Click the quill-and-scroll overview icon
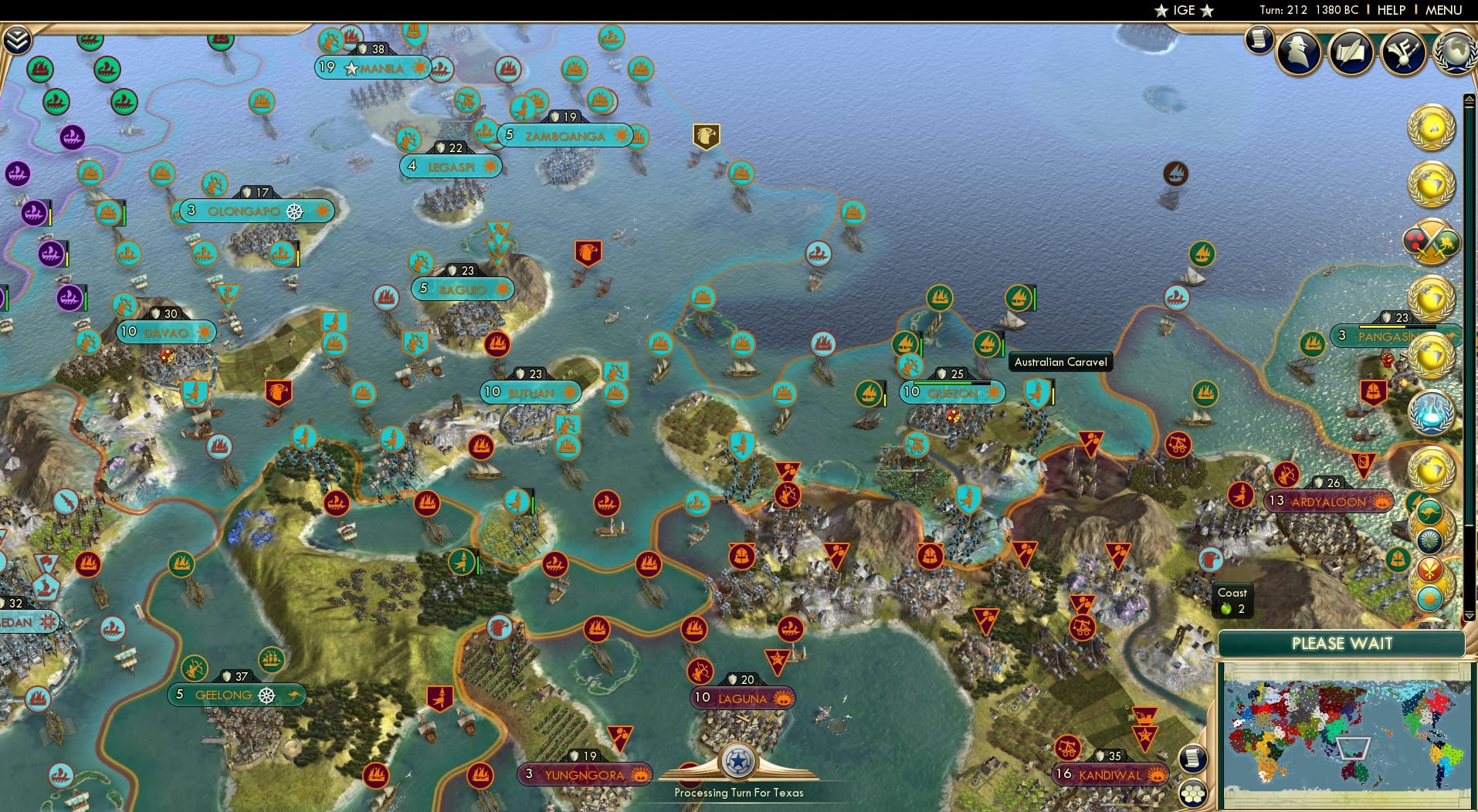 [x=1349, y=50]
